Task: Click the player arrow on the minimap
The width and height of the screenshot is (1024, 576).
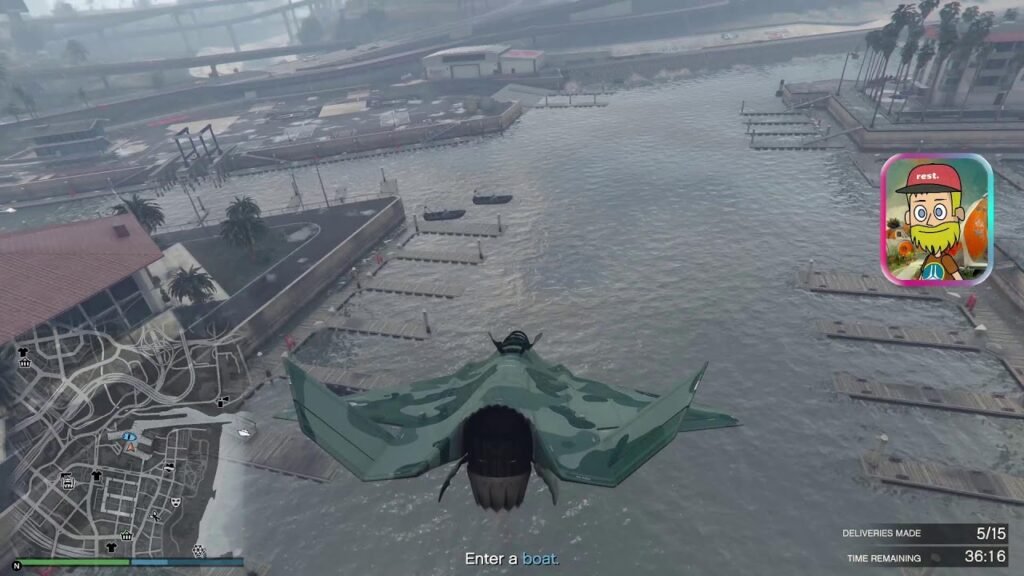Action: [x=129, y=448]
